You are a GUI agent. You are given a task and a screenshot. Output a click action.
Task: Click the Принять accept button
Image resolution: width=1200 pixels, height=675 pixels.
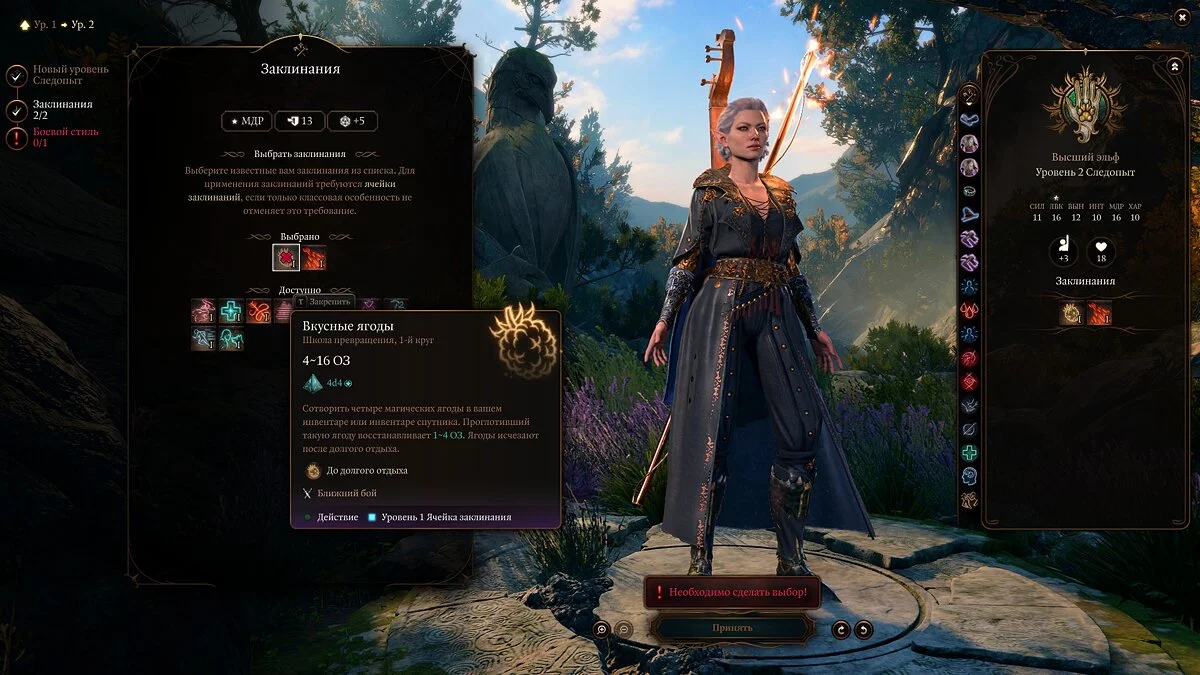coord(732,628)
